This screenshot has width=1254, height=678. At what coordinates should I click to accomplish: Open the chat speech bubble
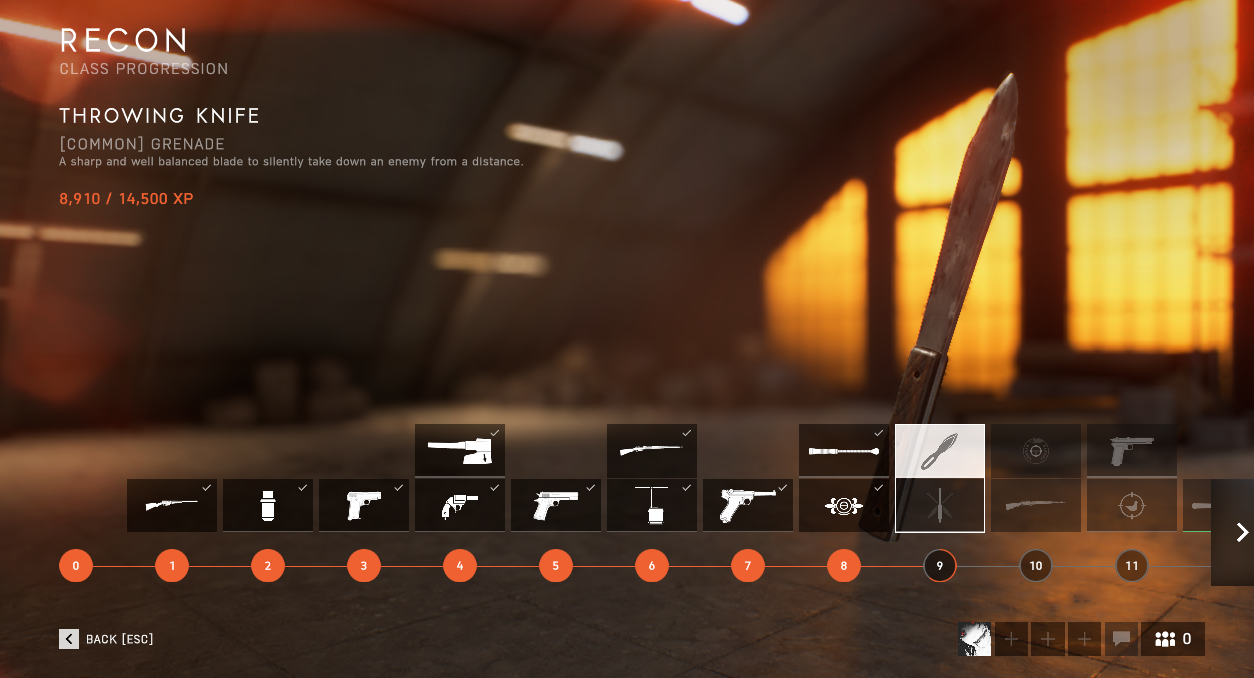coord(1121,639)
